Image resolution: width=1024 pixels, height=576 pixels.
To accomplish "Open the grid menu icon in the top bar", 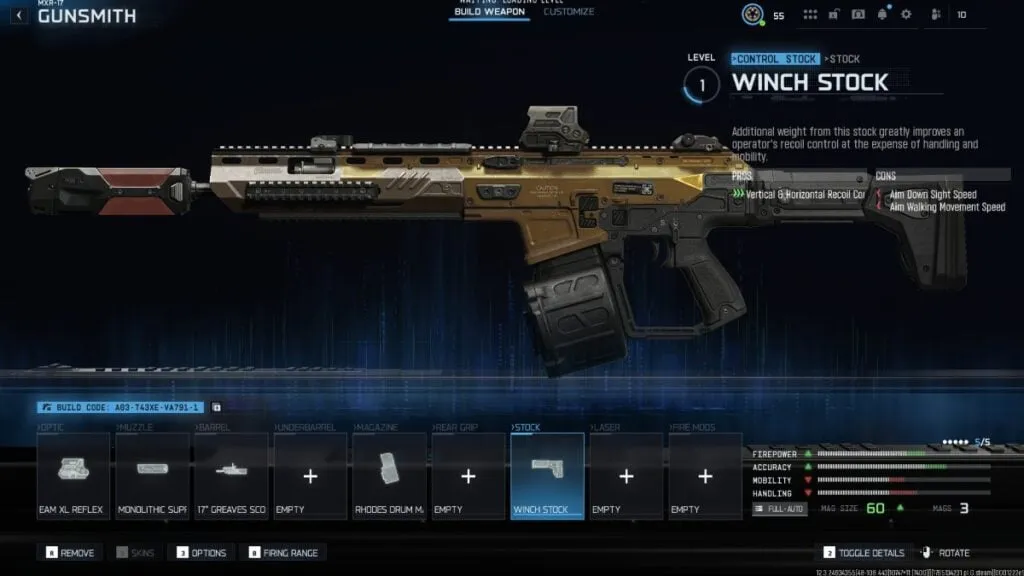I will [x=810, y=15].
